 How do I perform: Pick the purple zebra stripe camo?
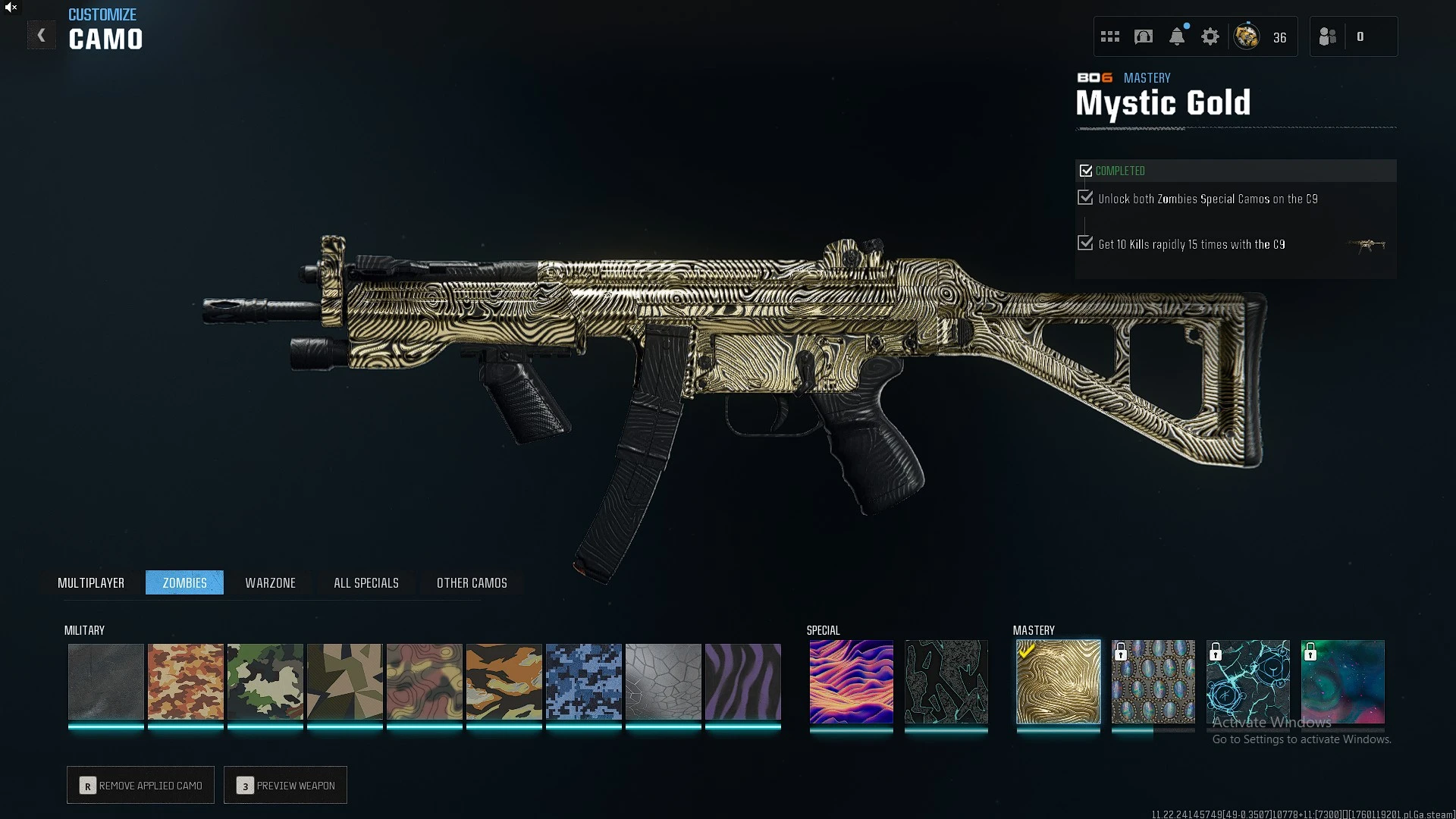[x=743, y=681]
